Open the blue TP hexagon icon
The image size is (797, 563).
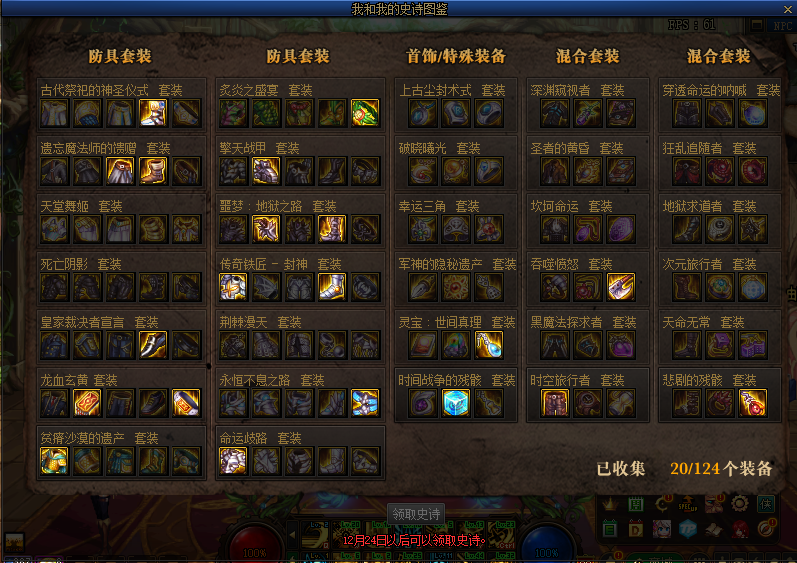(688, 528)
